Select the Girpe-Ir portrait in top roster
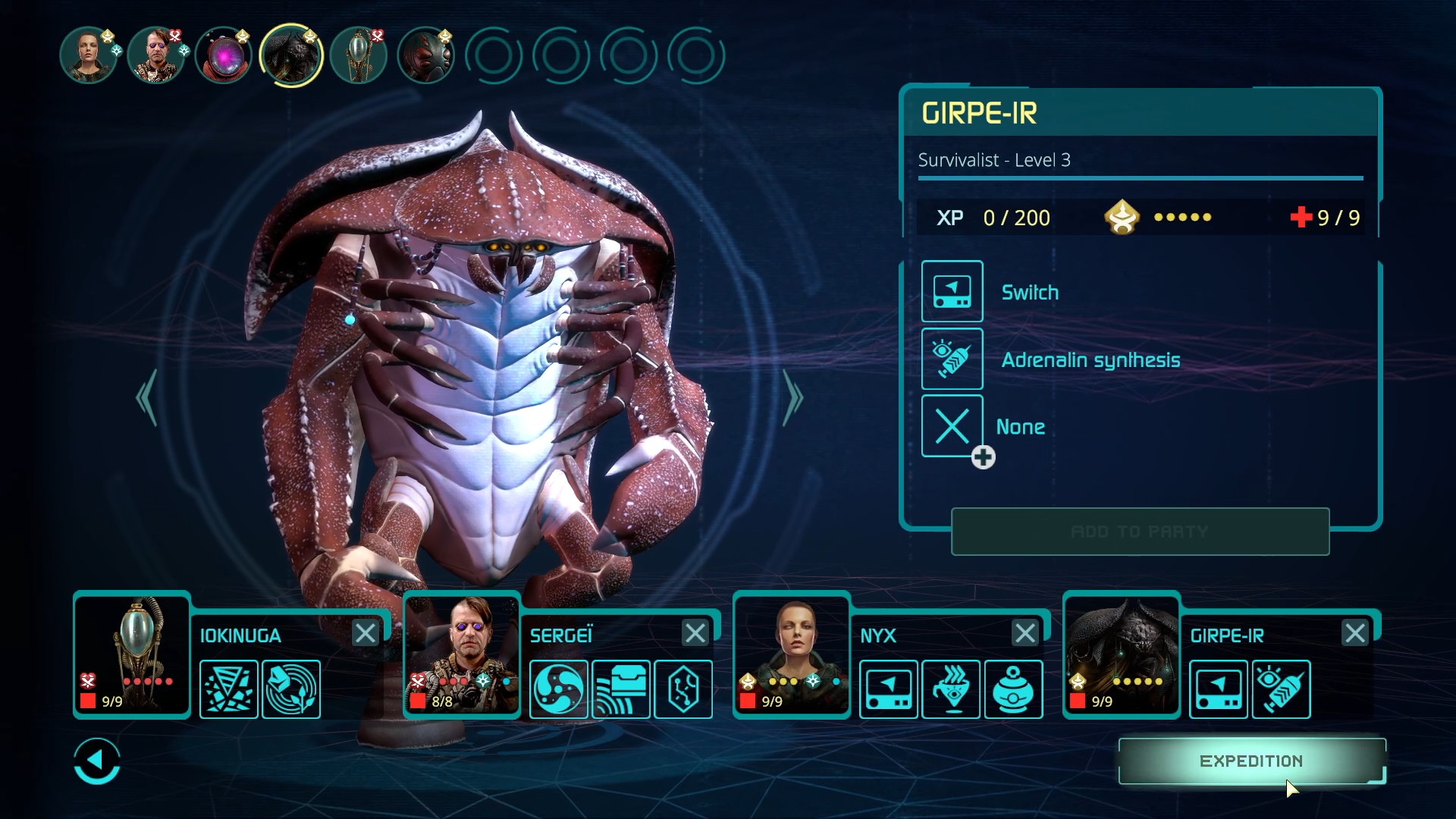Viewport: 1456px width, 819px height. coord(292,55)
